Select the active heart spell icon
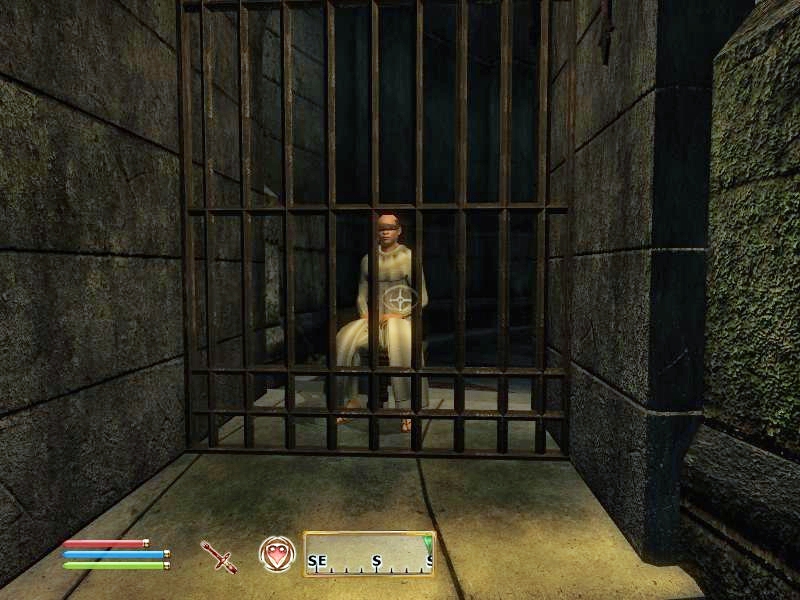The height and width of the screenshot is (600, 800). point(275,553)
